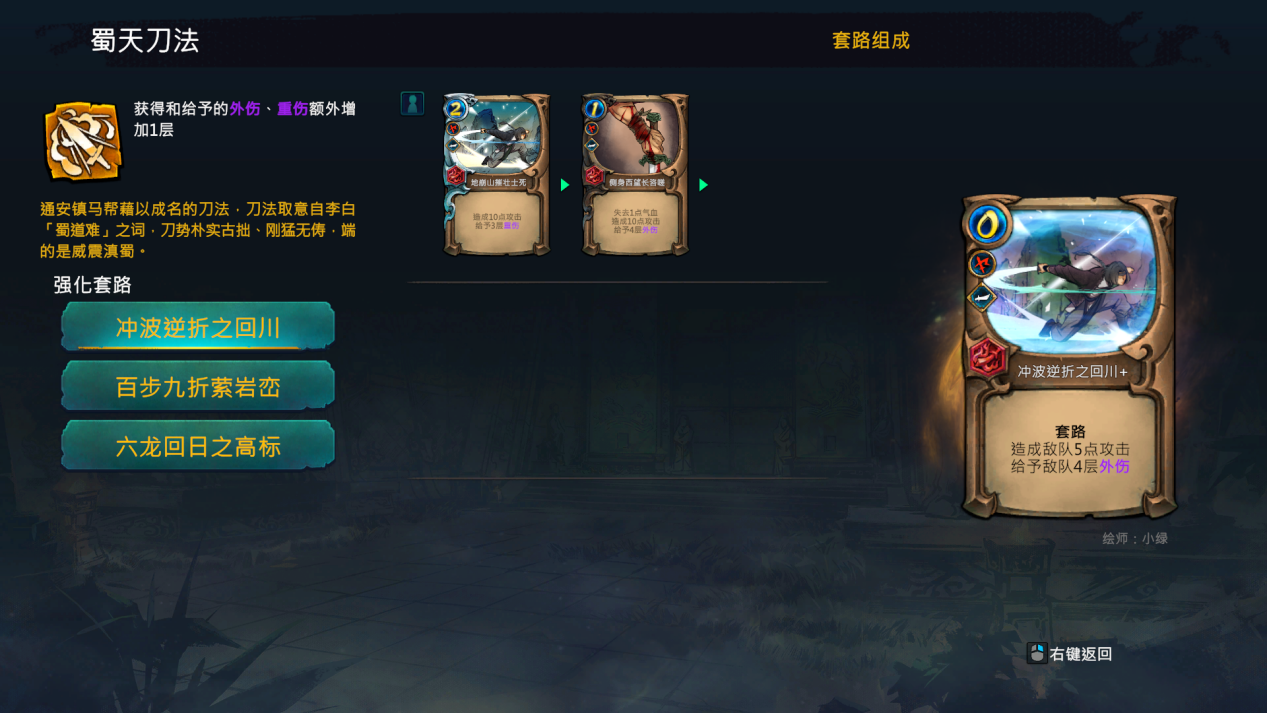
Task: Click the character silhouette icon
Action: (412, 103)
